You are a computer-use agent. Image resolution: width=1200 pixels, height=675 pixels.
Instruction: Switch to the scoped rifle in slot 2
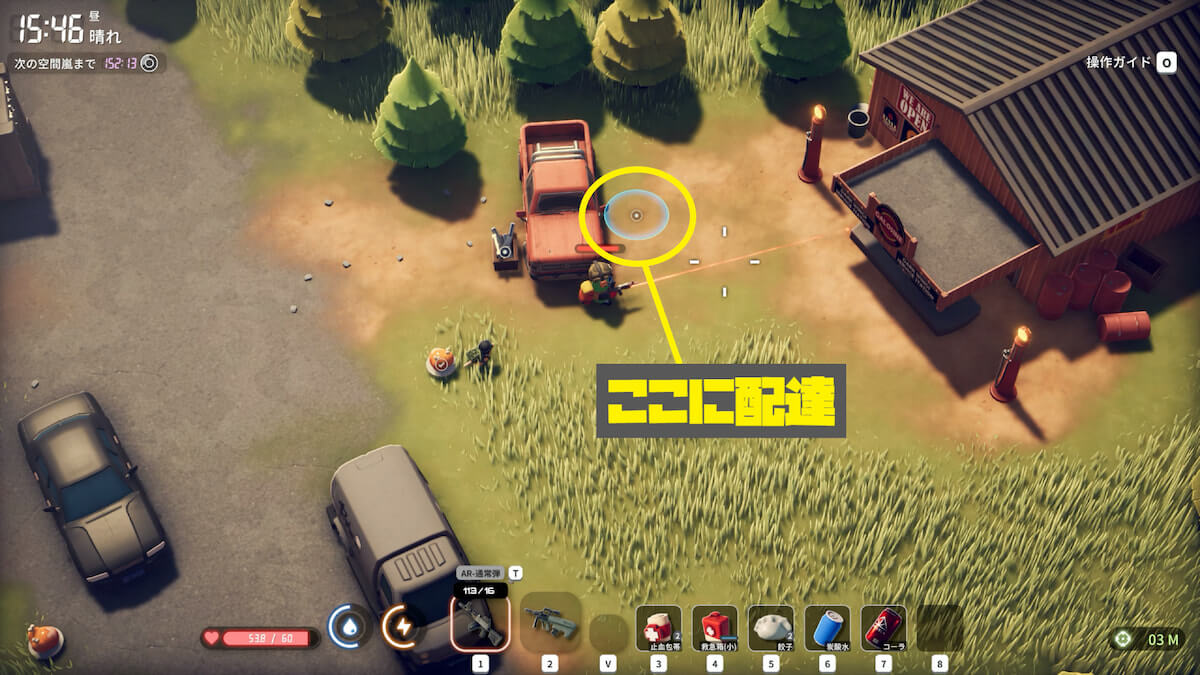click(550, 623)
